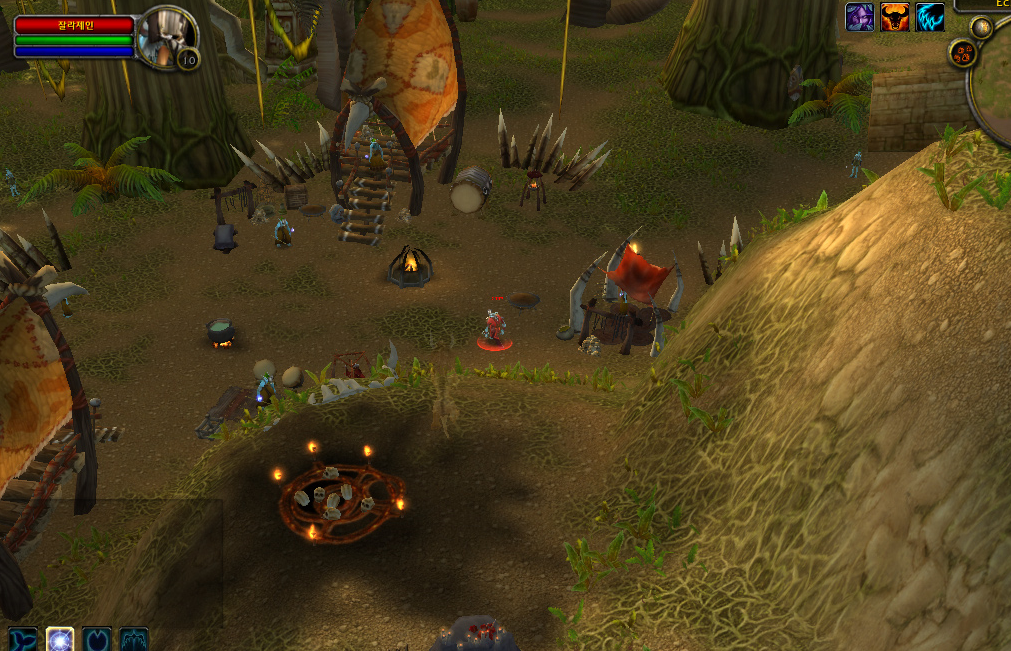Activate the glowing starburst ability icon
The width and height of the screenshot is (1011, 651).
click(60, 639)
